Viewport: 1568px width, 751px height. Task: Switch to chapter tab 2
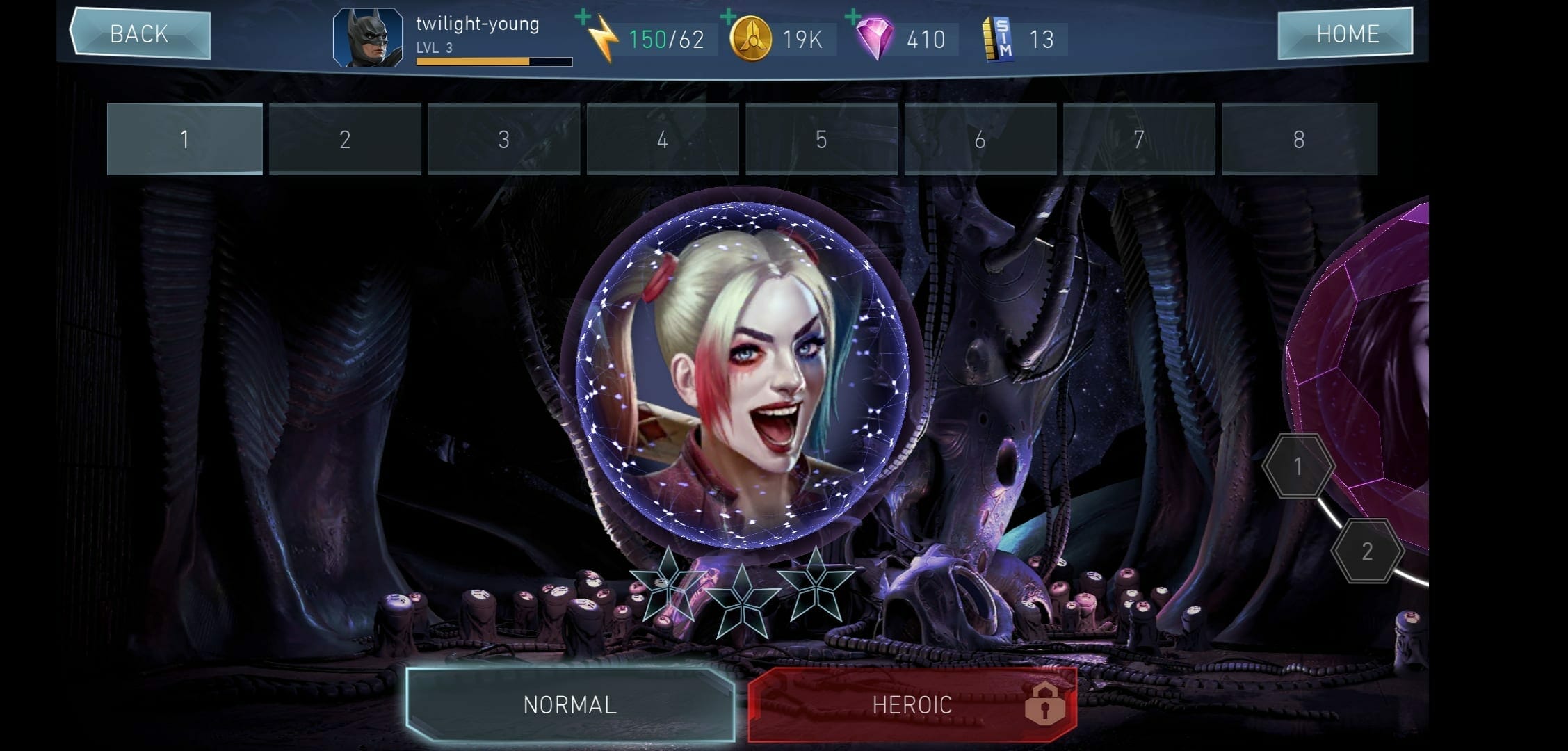point(345,139)
